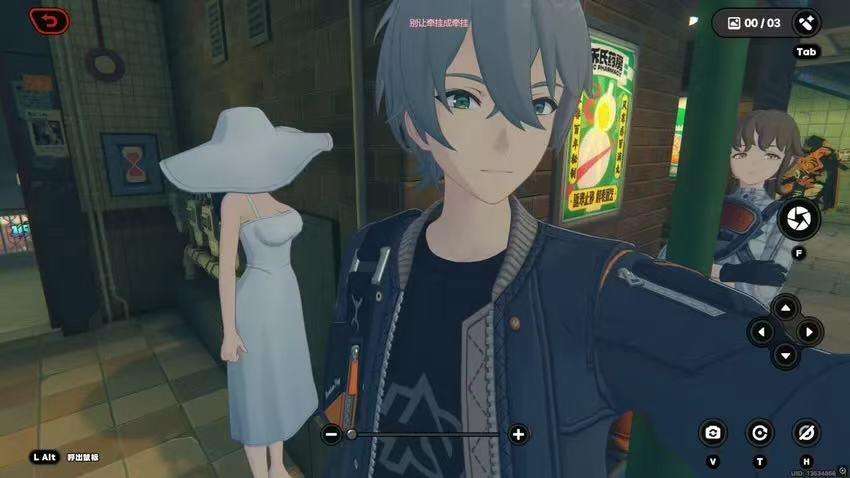
Task: Reset the camera with the circular arrow icon
Action: (759, 432)
